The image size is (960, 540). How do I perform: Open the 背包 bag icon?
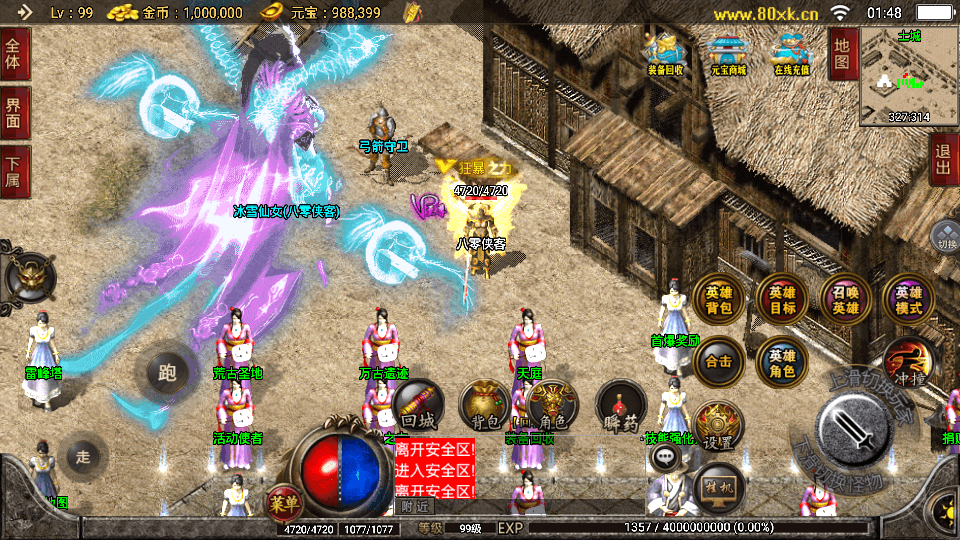[x=484, y=405]
